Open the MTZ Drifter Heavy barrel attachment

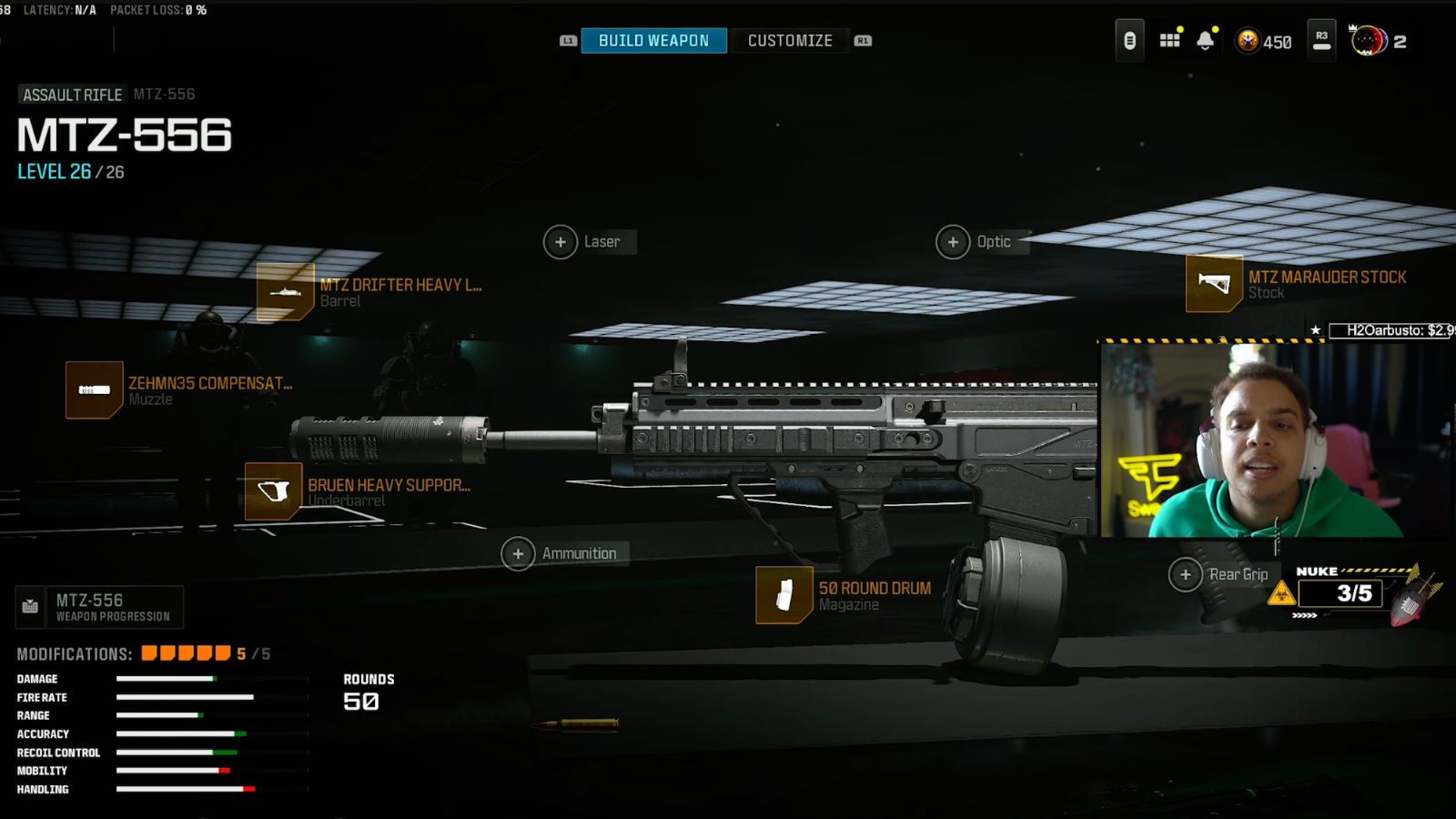pyautogui.click(x=287, y=293)
